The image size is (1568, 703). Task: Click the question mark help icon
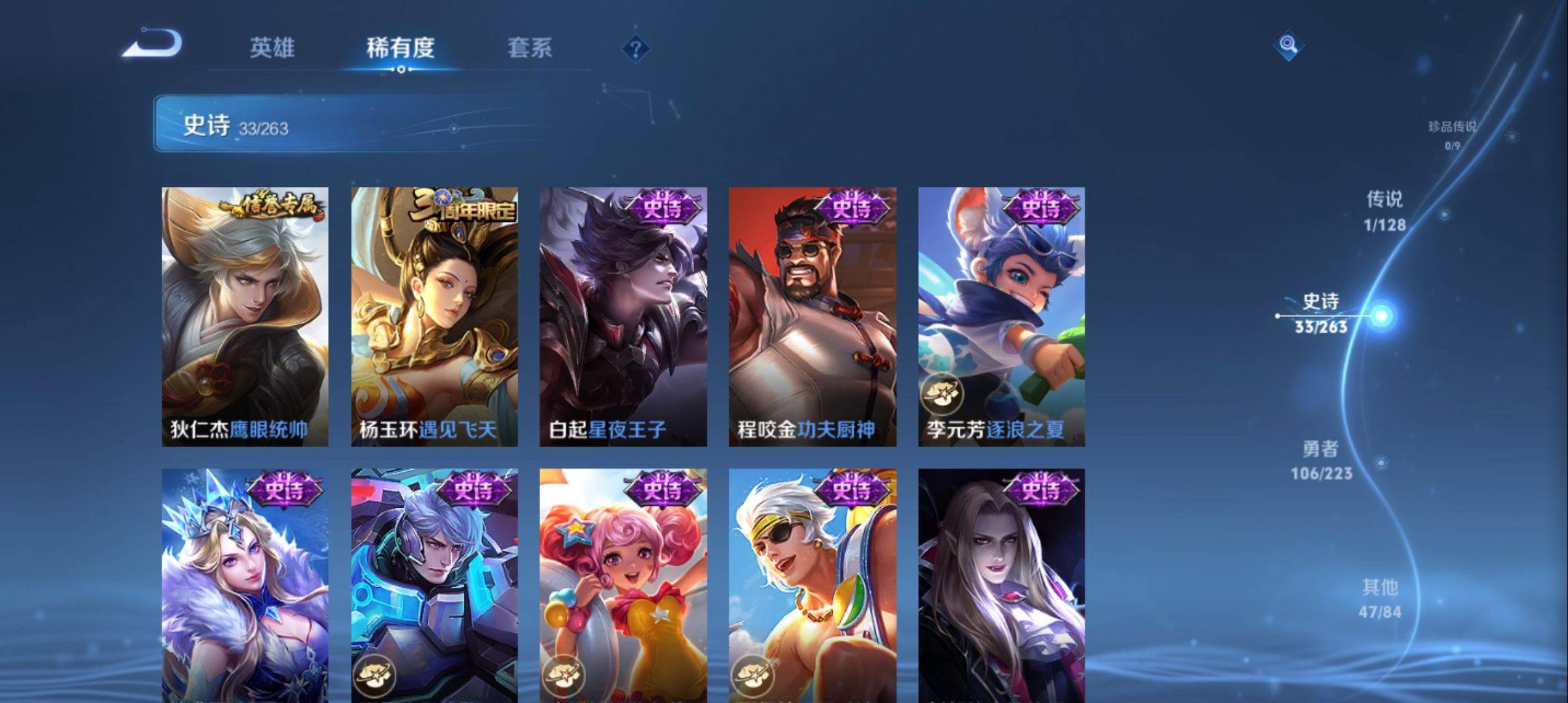point(635,49)
